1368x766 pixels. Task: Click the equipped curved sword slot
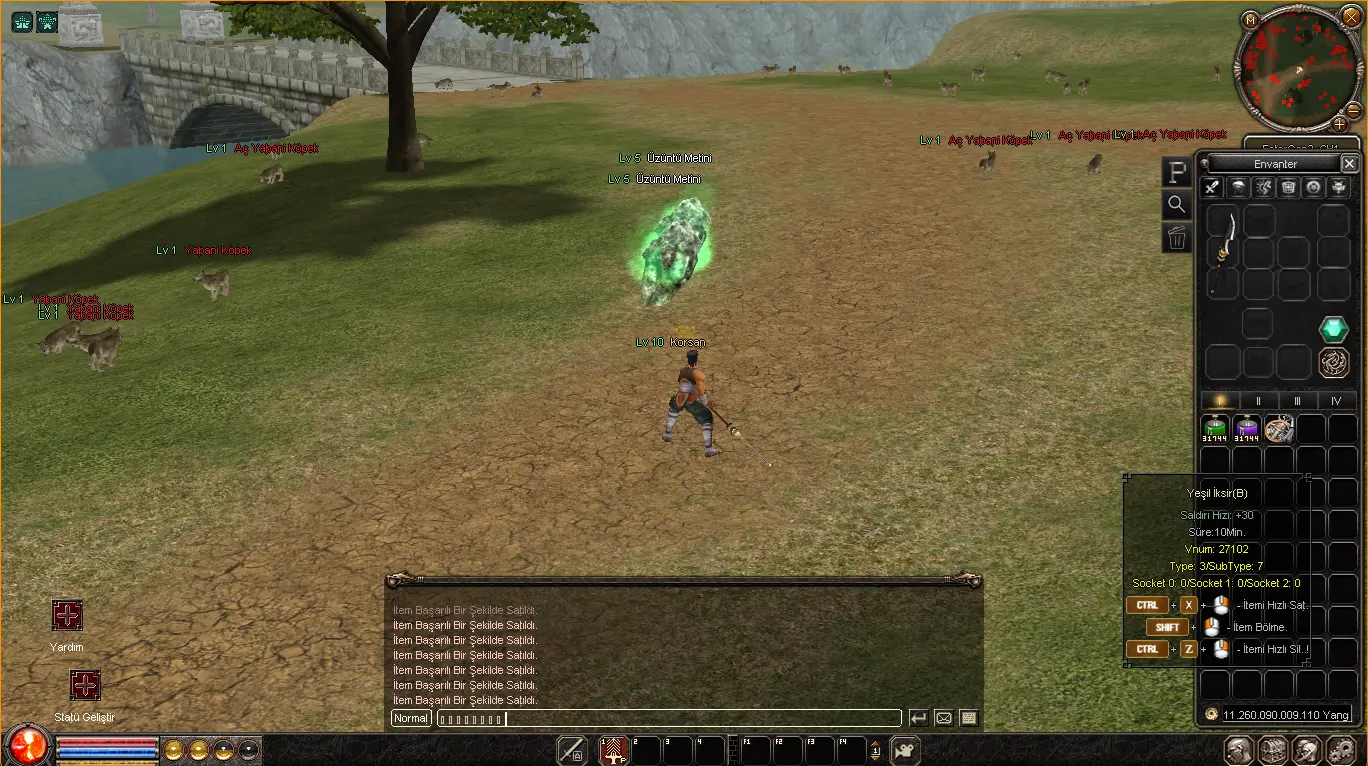pyautogui.click(x=1223, y=252)
